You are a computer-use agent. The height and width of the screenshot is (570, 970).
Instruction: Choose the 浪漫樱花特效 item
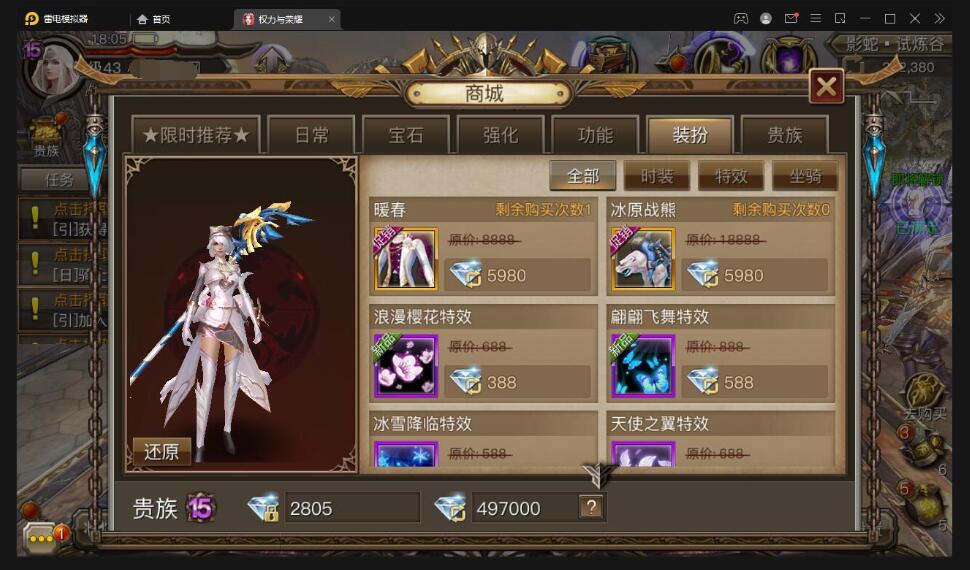point(406,366)
